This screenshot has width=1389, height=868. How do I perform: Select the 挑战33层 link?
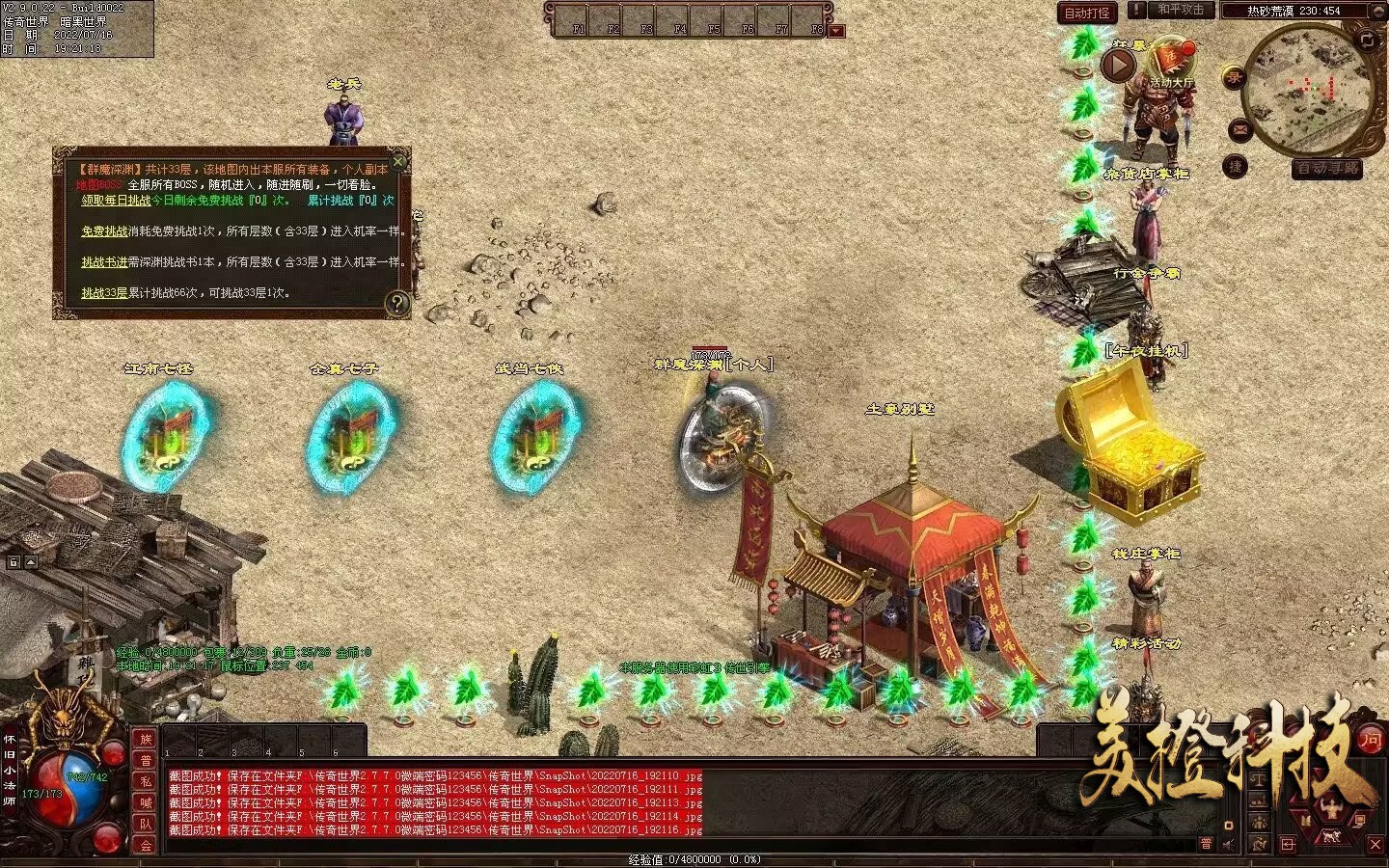point(104,293)
